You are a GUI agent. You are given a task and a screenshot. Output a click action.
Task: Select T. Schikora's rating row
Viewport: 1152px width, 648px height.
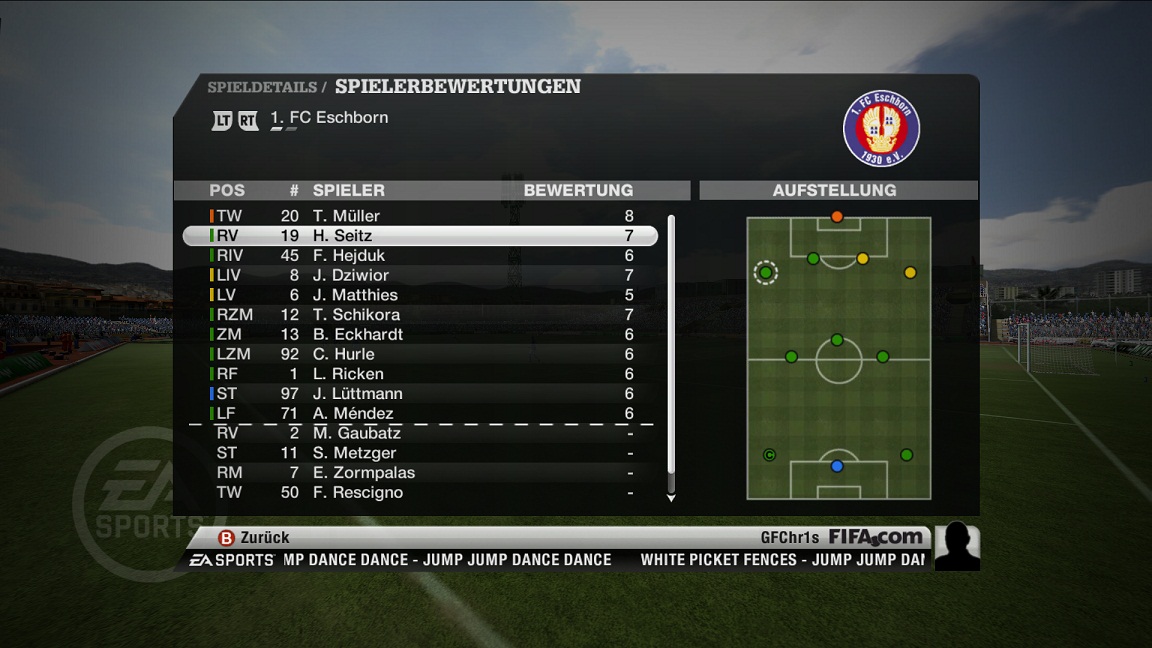[420, 315]
